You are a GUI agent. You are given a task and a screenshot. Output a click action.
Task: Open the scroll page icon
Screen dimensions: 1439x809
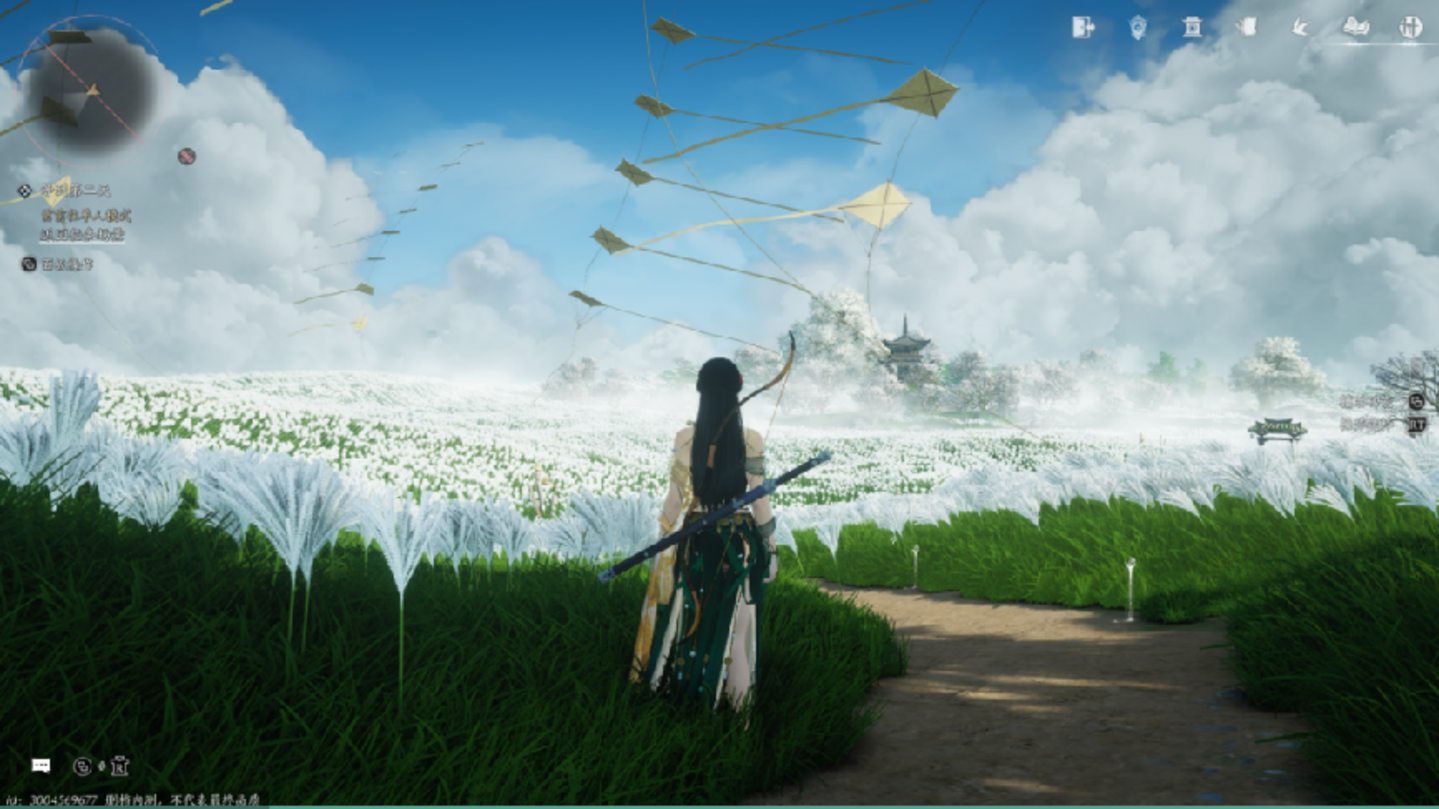coord(1246,27)
